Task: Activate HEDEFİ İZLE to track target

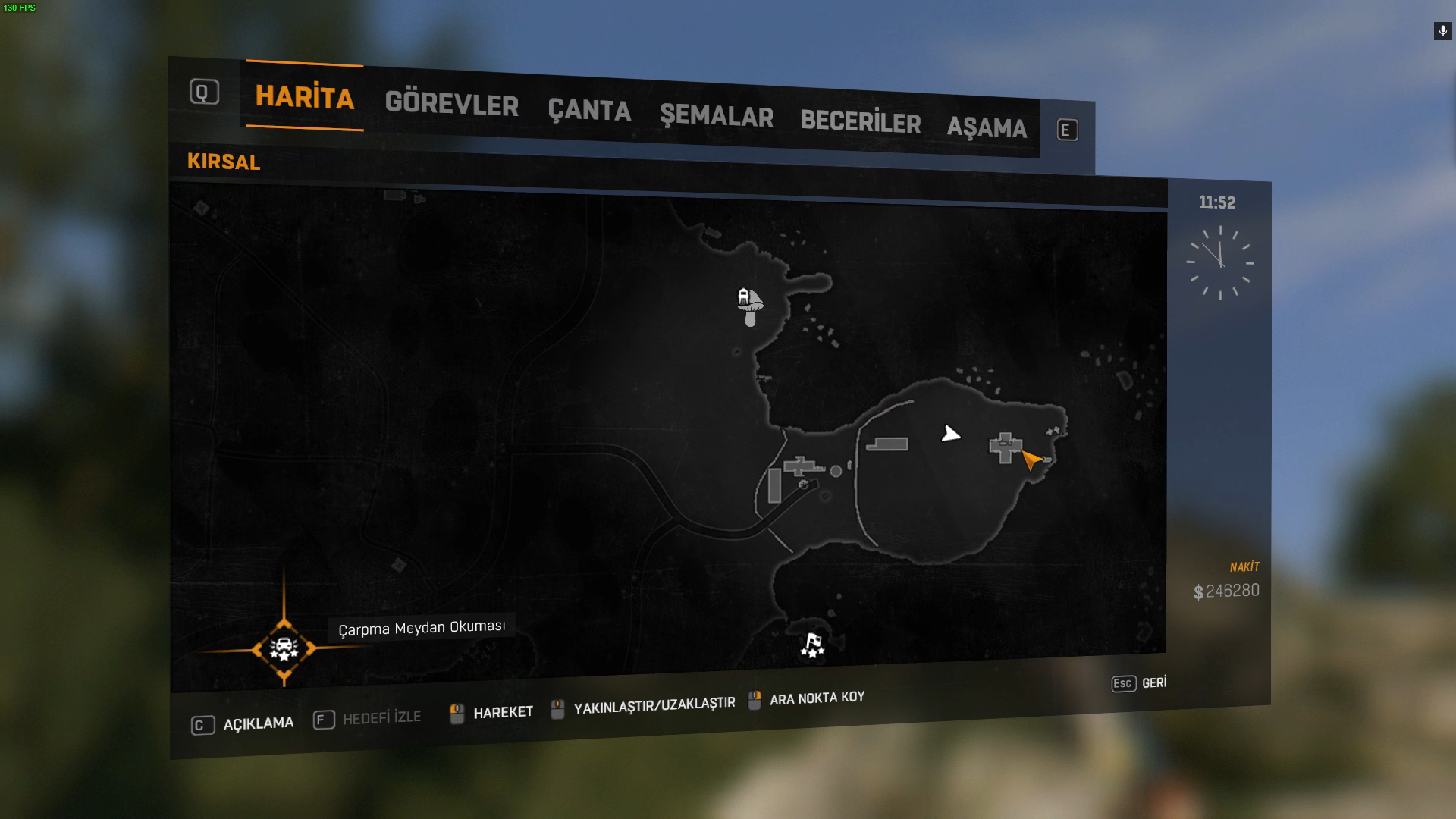Action: point(367,718)
